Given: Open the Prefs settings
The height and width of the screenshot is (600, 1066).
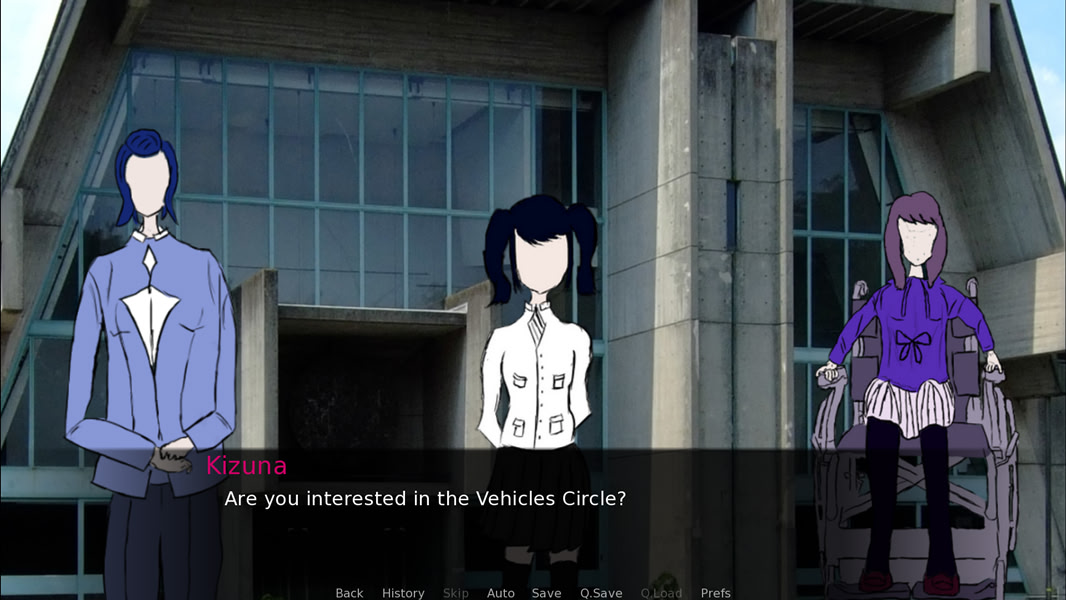Looking at the screenshot, I should pos(715,593).
